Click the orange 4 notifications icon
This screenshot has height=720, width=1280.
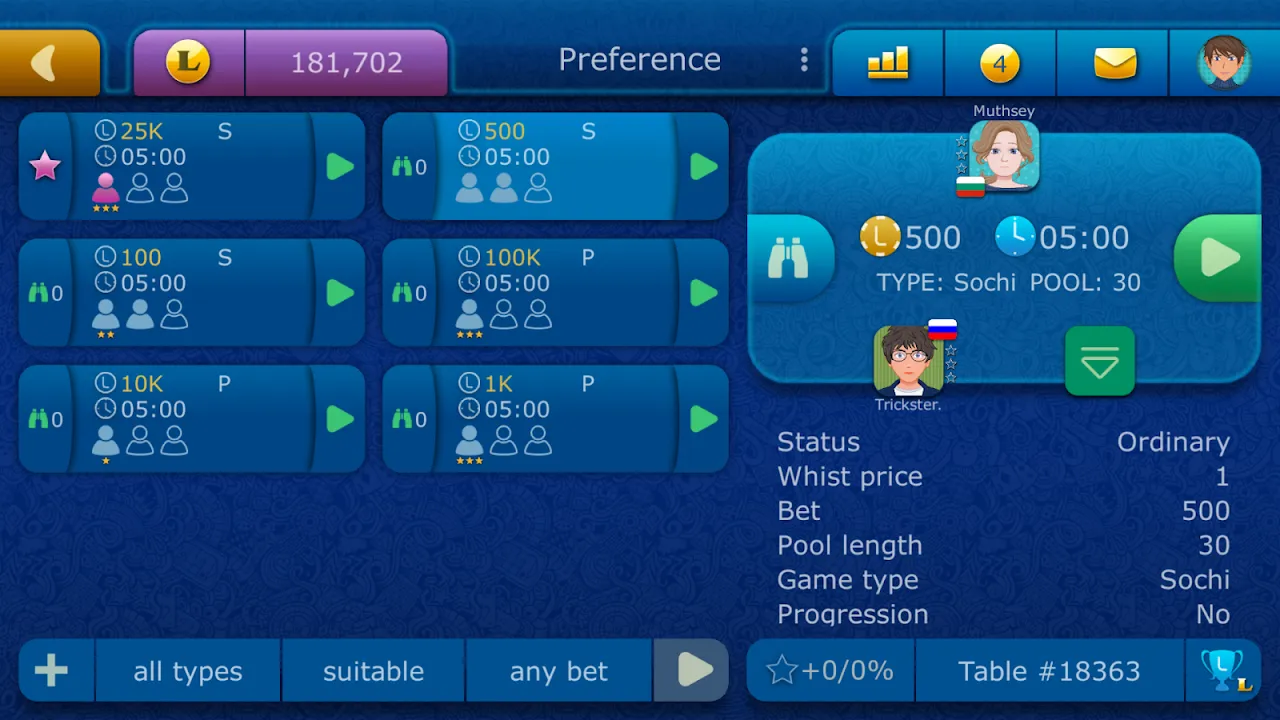click(999, 62)
